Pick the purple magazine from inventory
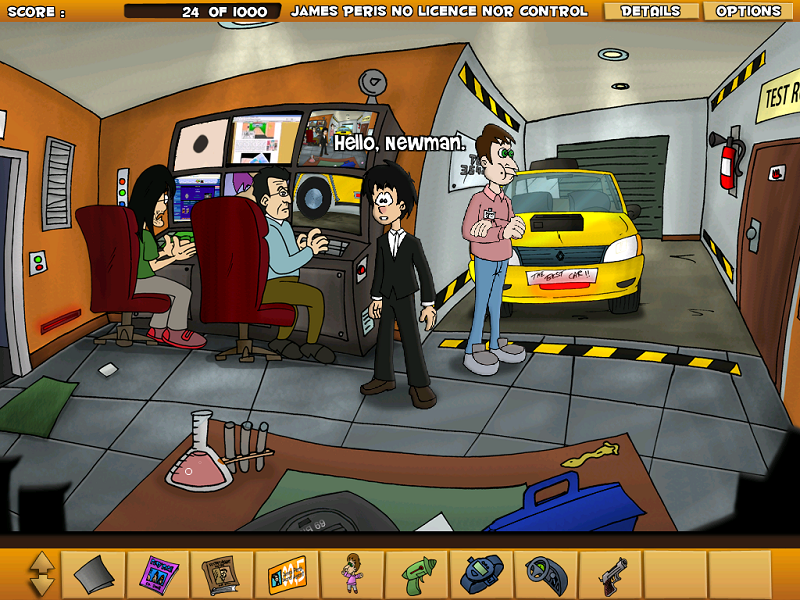 pyautogui.click(x=158, y=575)
